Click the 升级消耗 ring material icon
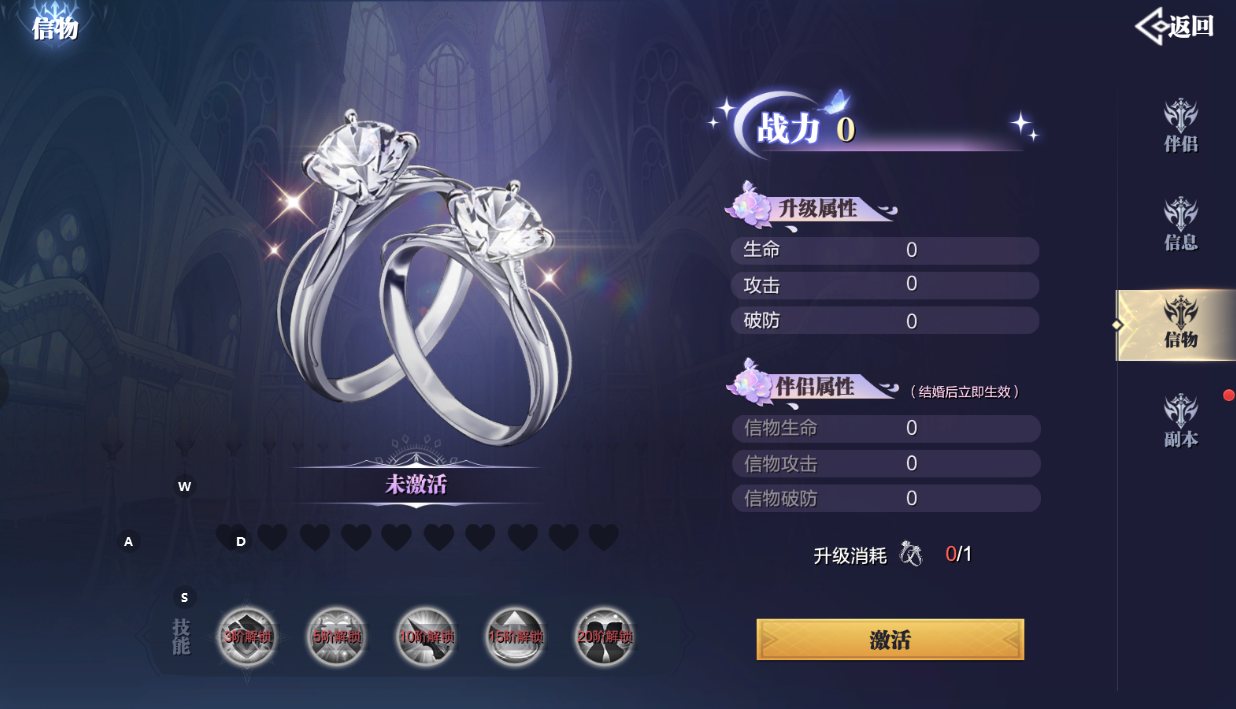The width and height of the screenshot is (1236, 709). tap(911, 554)
